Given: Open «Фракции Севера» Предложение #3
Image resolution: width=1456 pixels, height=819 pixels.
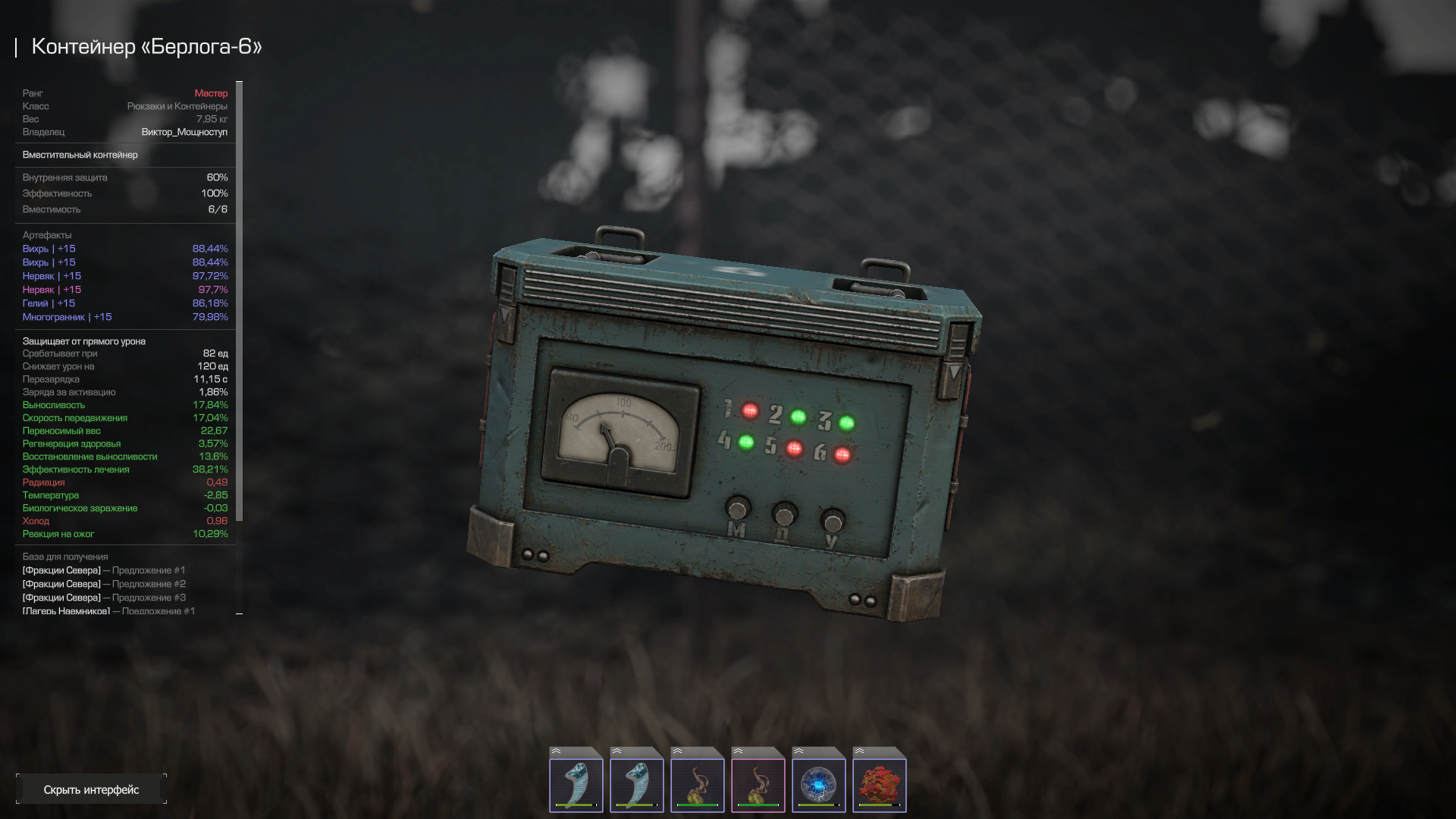Looking at the screenshot, I should [104, 598].
